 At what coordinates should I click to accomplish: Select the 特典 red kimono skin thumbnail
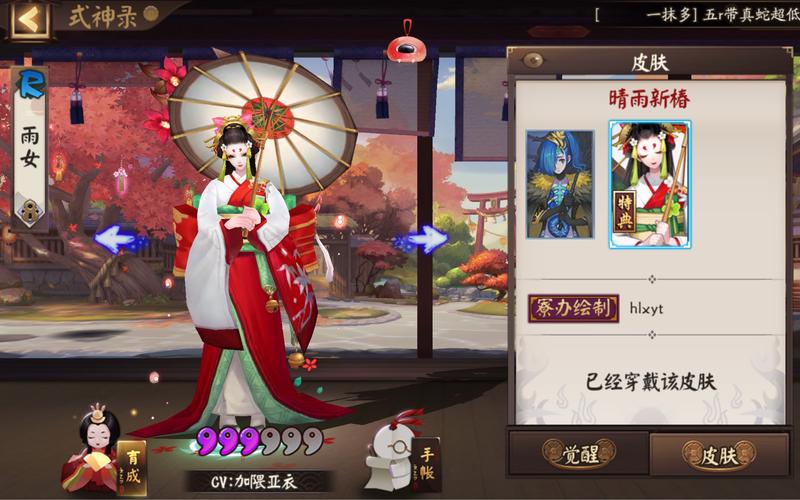pyautogui.click(x=650, y=184)
